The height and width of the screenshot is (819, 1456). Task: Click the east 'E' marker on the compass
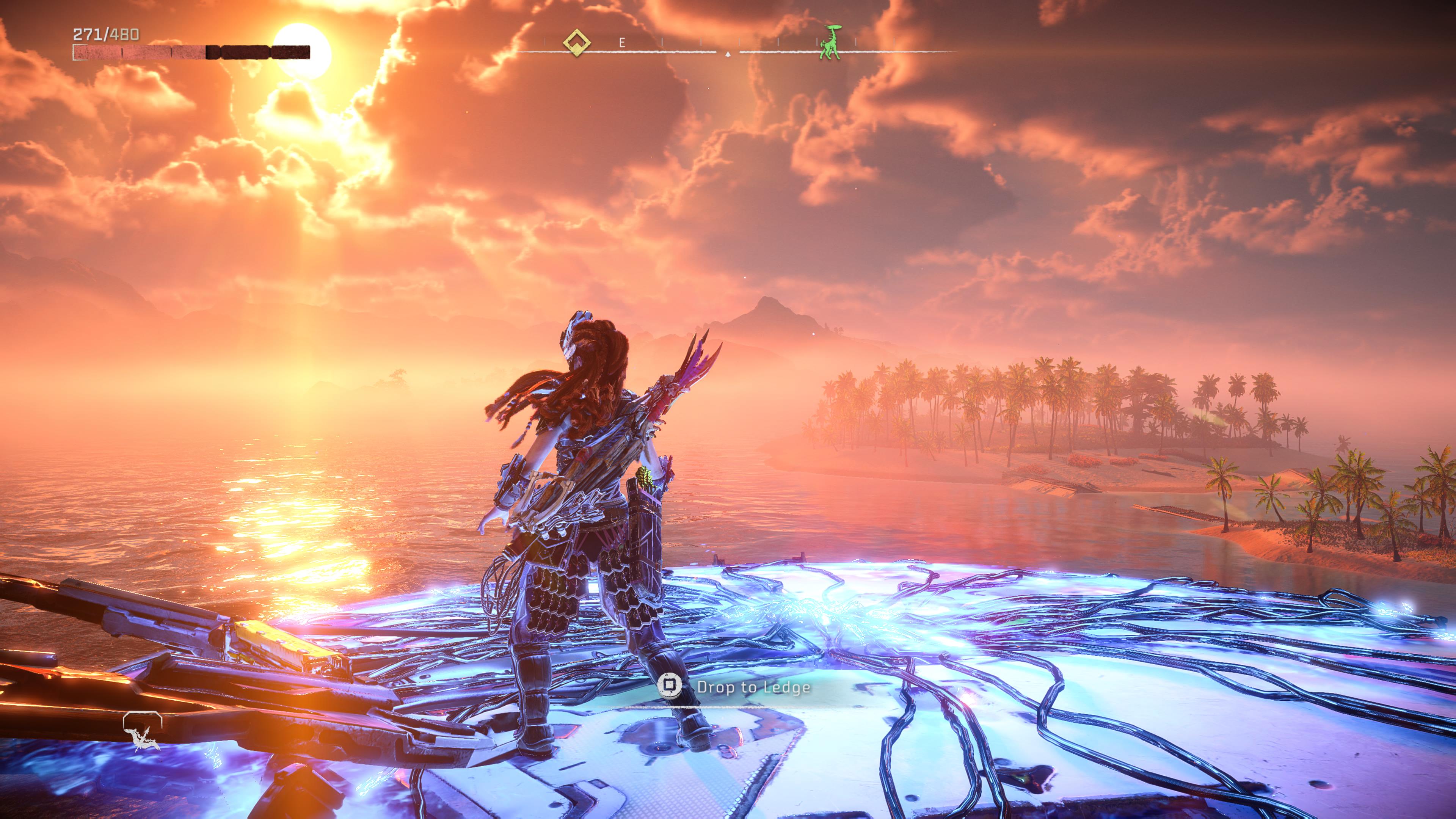[x=622, y=43]
